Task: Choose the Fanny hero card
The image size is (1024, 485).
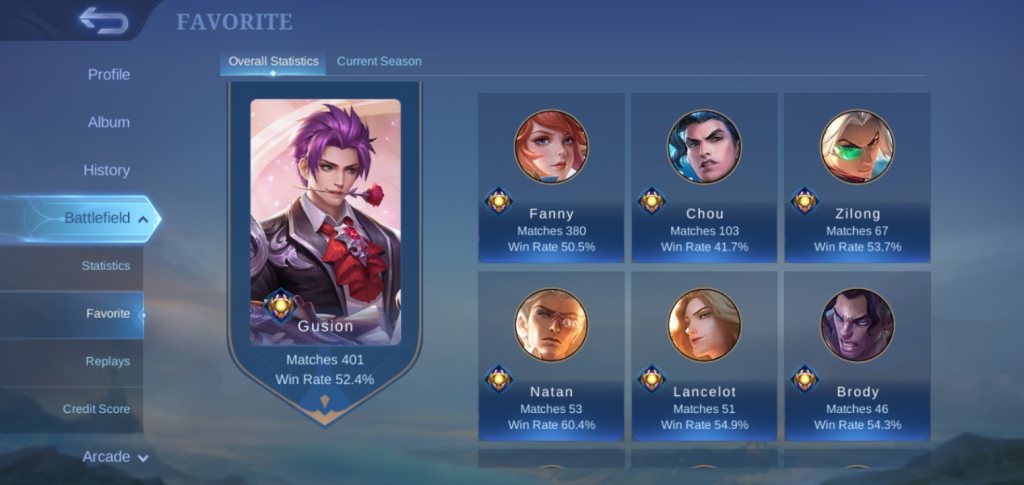Action: point(551,178)
